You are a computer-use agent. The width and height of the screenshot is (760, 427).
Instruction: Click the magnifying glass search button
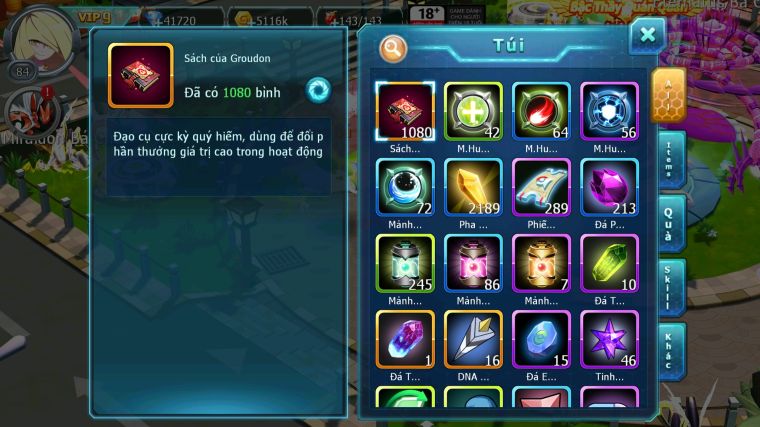[394, 47]
